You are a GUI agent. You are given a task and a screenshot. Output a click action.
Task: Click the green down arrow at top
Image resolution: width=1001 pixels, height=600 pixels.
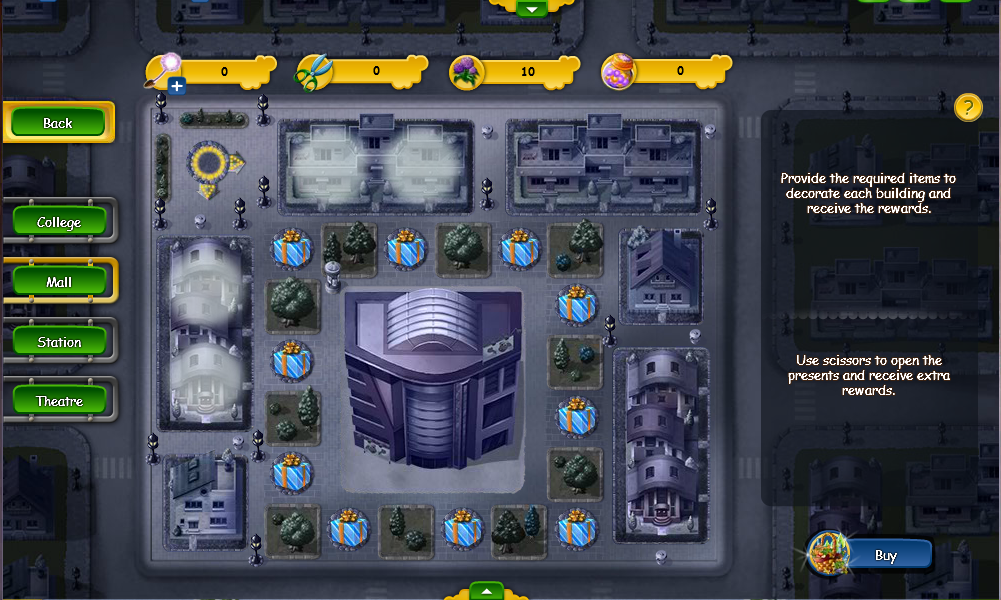(531, 8)
